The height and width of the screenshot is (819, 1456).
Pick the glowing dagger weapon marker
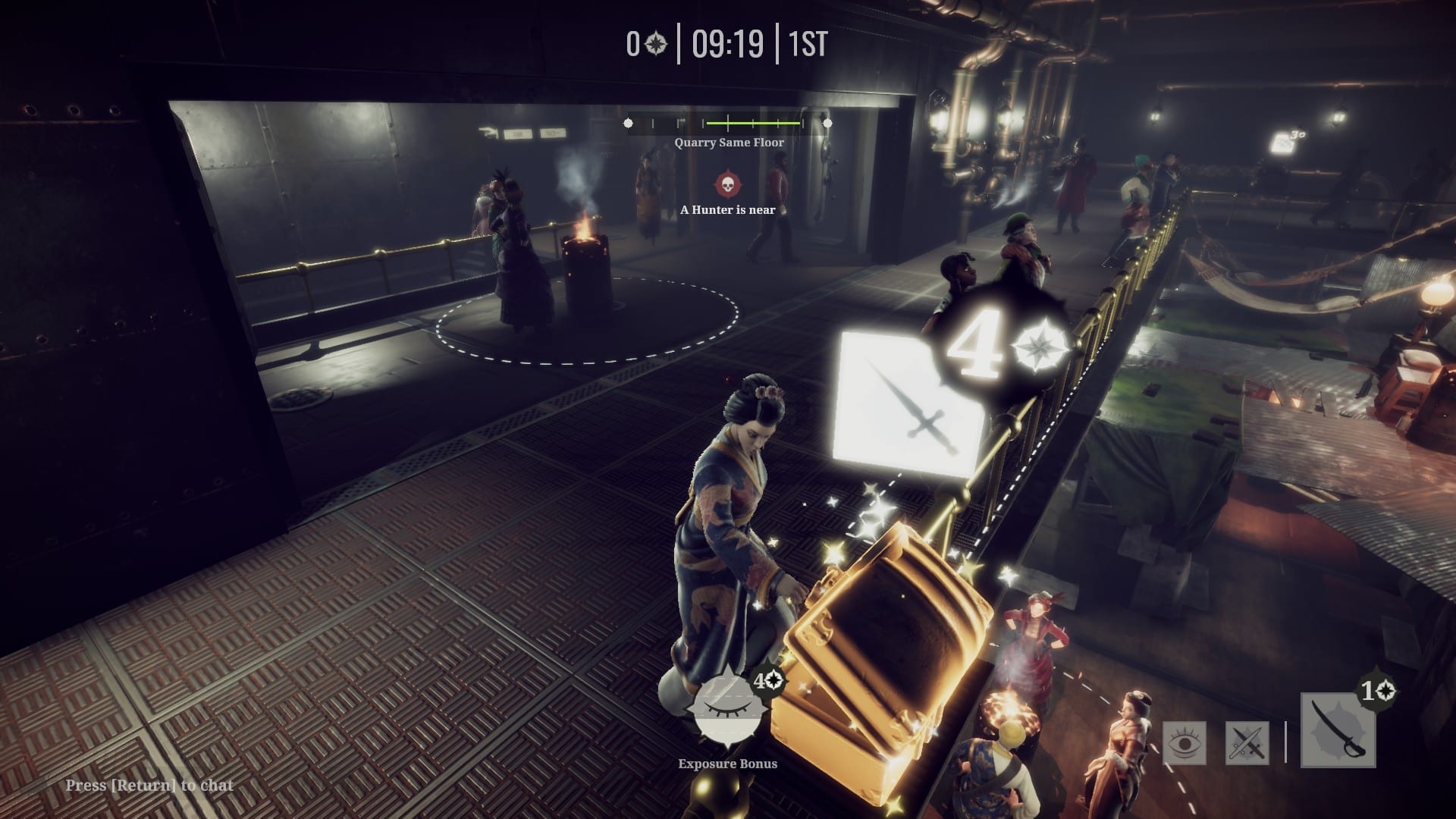908,405
